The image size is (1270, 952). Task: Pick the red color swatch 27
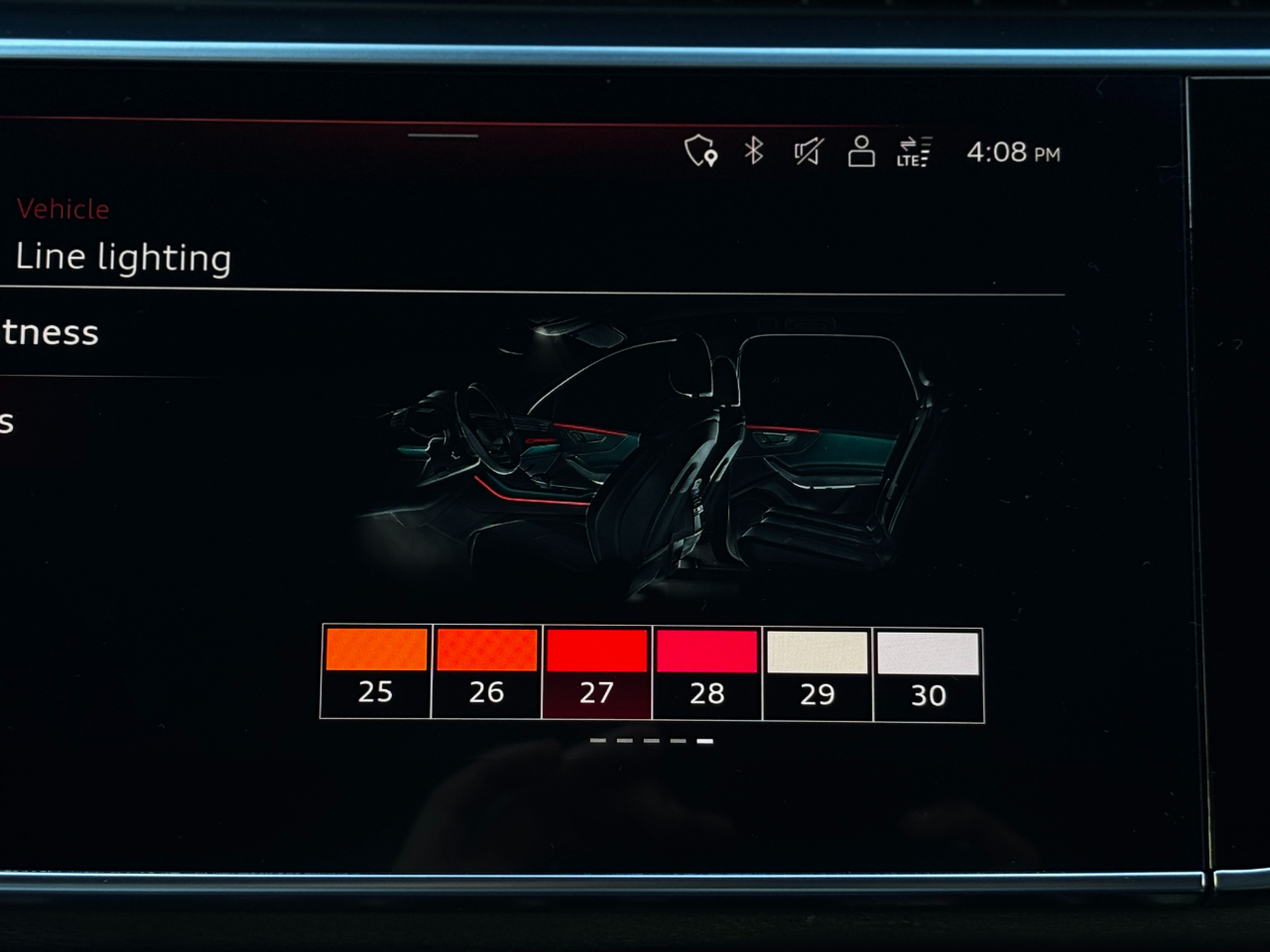click(x=596, y=672)
